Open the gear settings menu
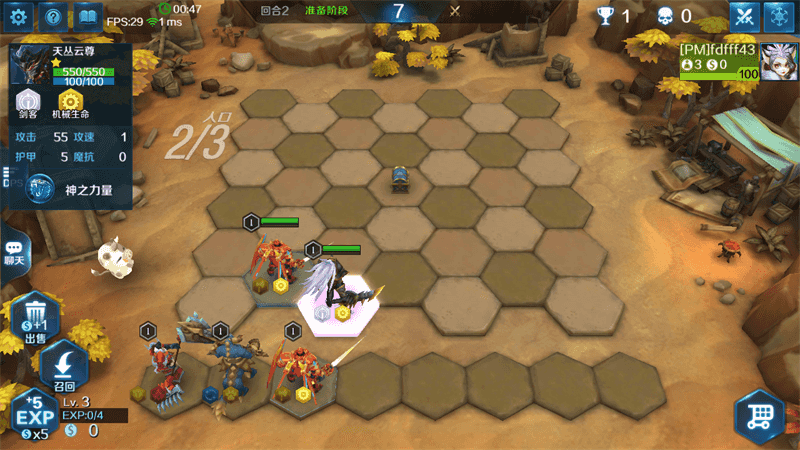Screen dimensions: 800x450 coord(21,16)
